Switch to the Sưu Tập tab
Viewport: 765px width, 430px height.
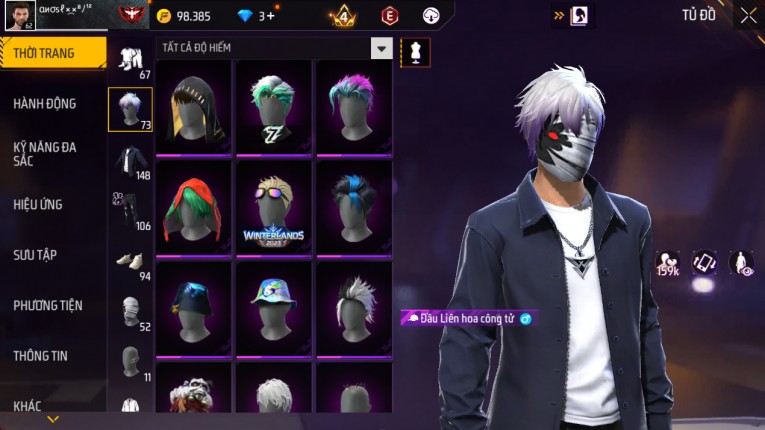click(35, 255)
